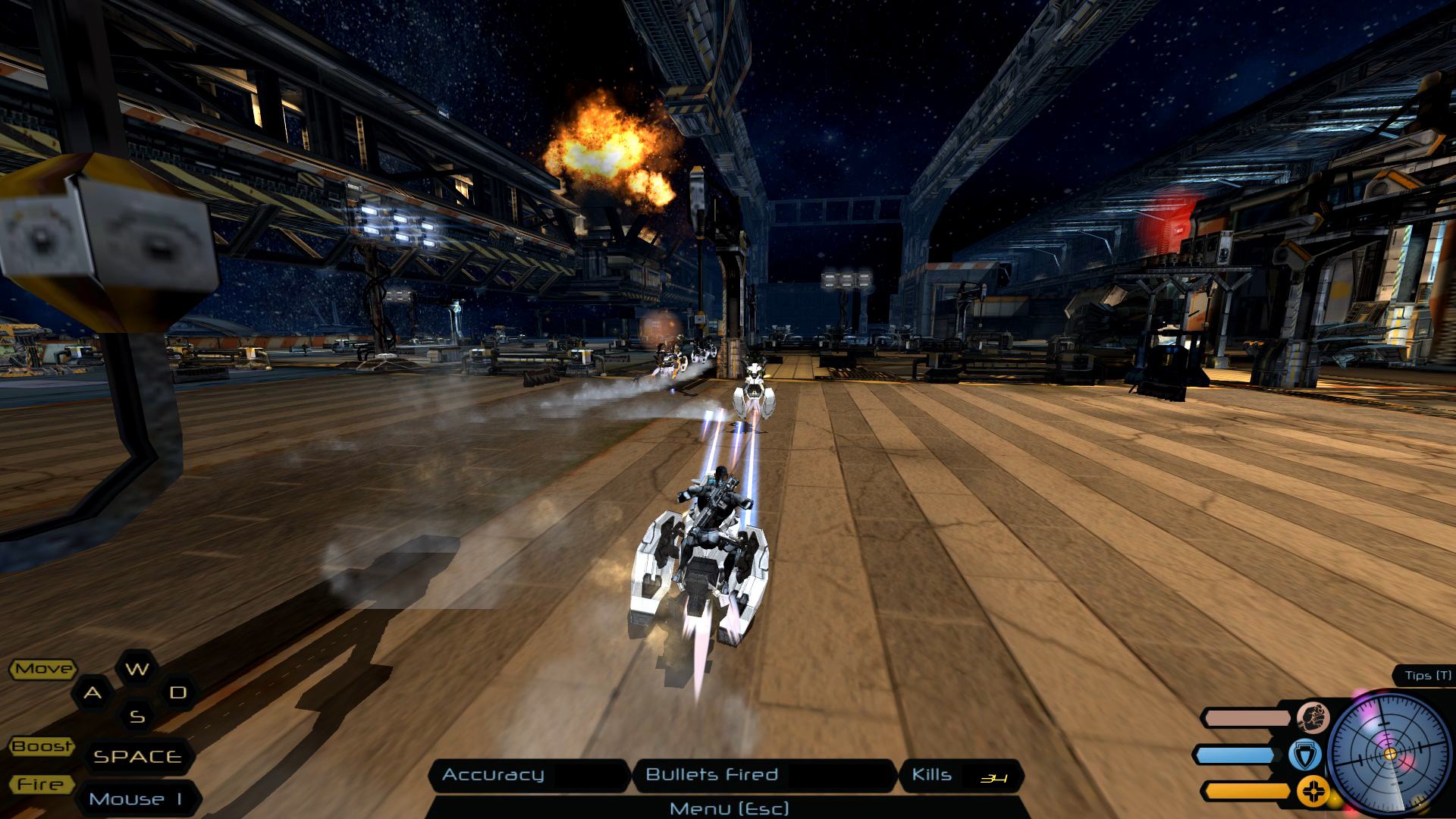The width and height of the screenshot is (1456, 819).
Task: Select the blue shield icon
Action: pos(1305,755)
